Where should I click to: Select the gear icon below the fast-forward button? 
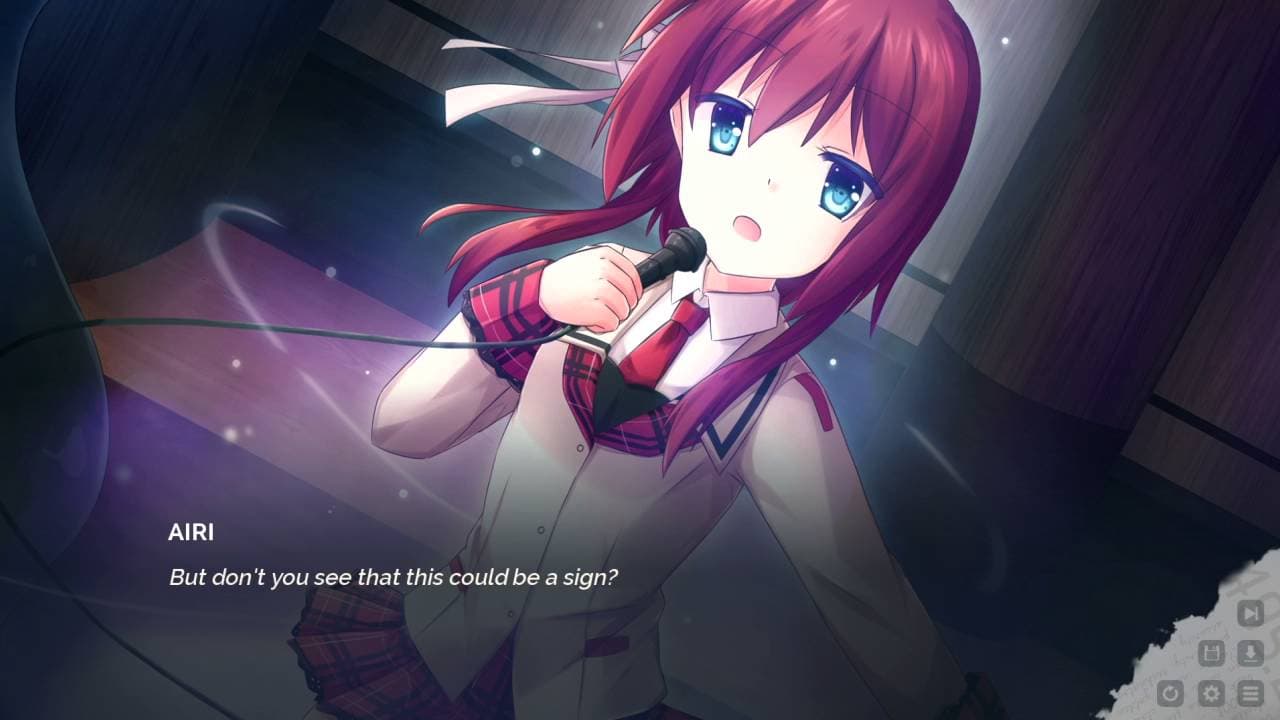[x=1213, y=693]
